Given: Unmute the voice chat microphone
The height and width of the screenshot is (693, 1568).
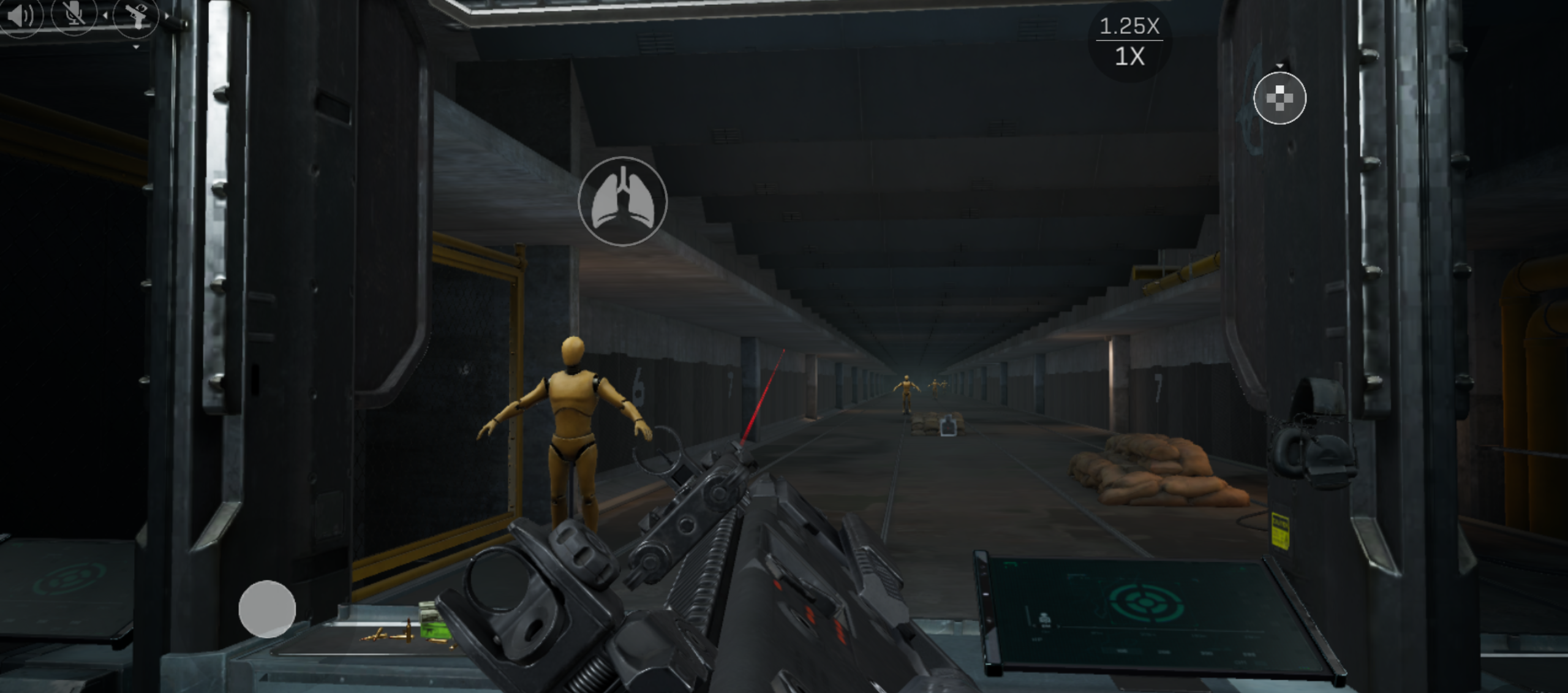Looking at the screenshot, I should [75, 15].
